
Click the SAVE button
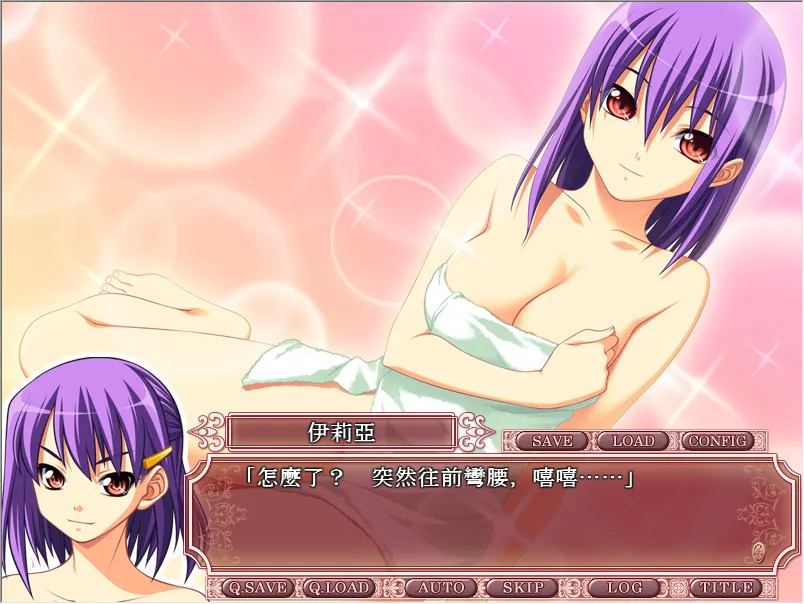[x=552, y=441]
